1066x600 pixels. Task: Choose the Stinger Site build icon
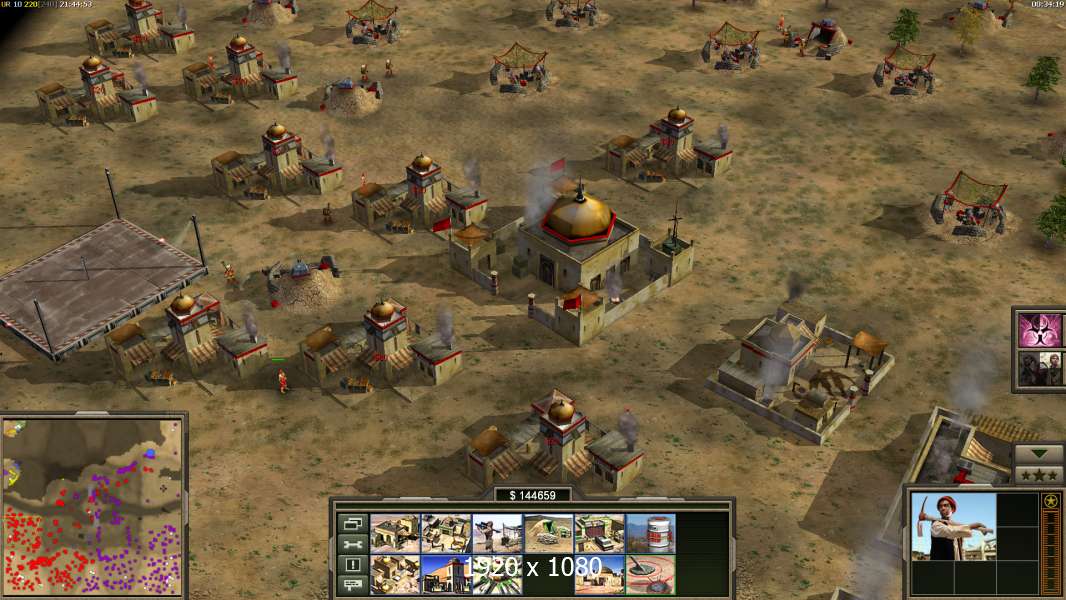tap(497, 533)
